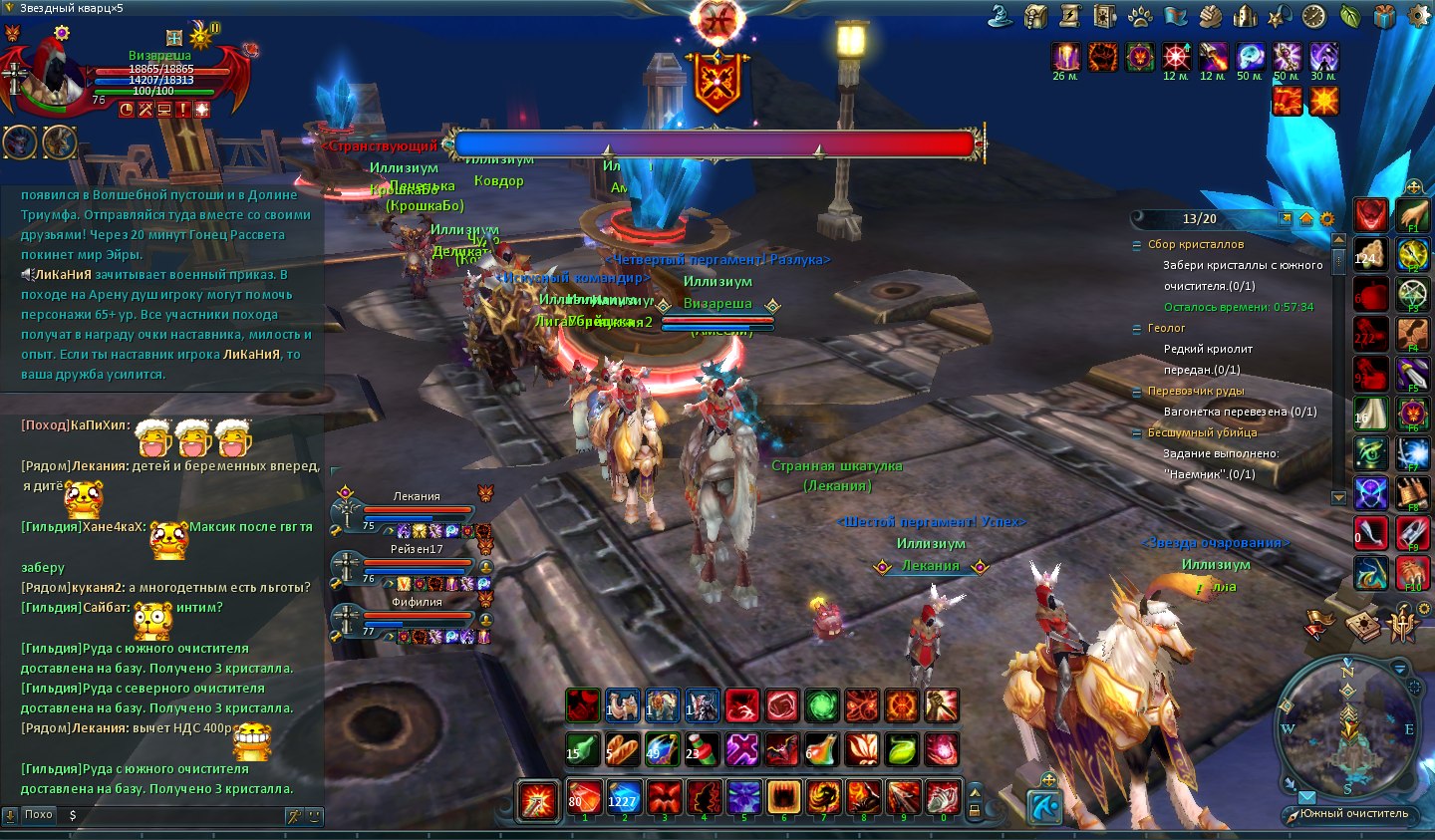Screen dimensions: 1435x840
Task: Open the gift box rewards icon
Action: tap(1385, 16)
